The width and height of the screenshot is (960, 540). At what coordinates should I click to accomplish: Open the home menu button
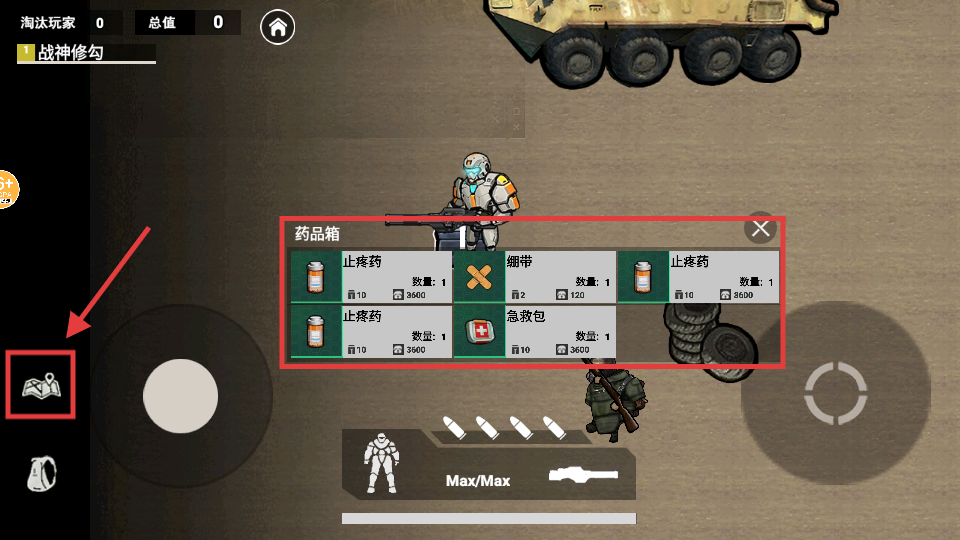pyautogui.click(x=277, y=27)
